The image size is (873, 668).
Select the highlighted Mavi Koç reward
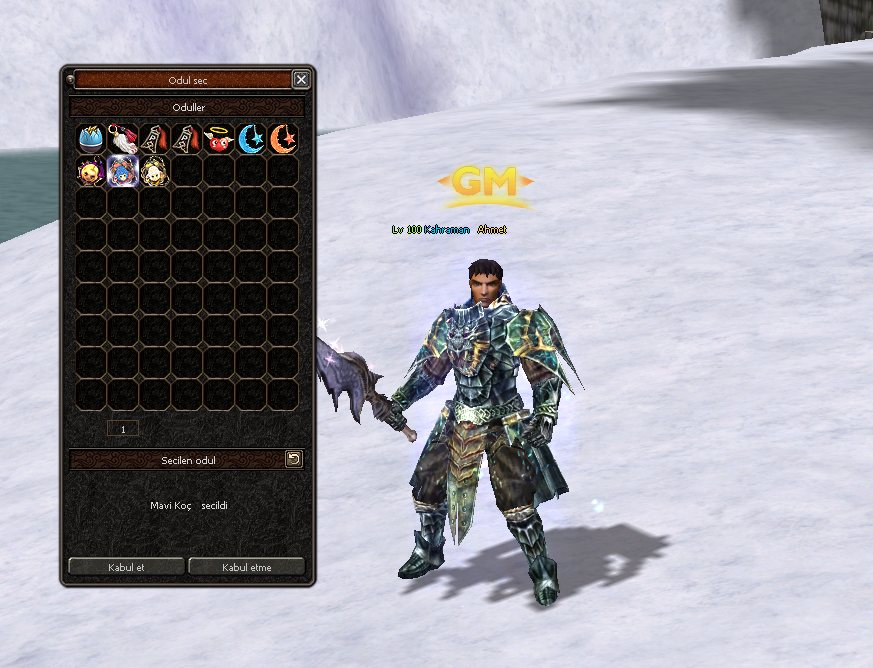(x=123, y=171)
